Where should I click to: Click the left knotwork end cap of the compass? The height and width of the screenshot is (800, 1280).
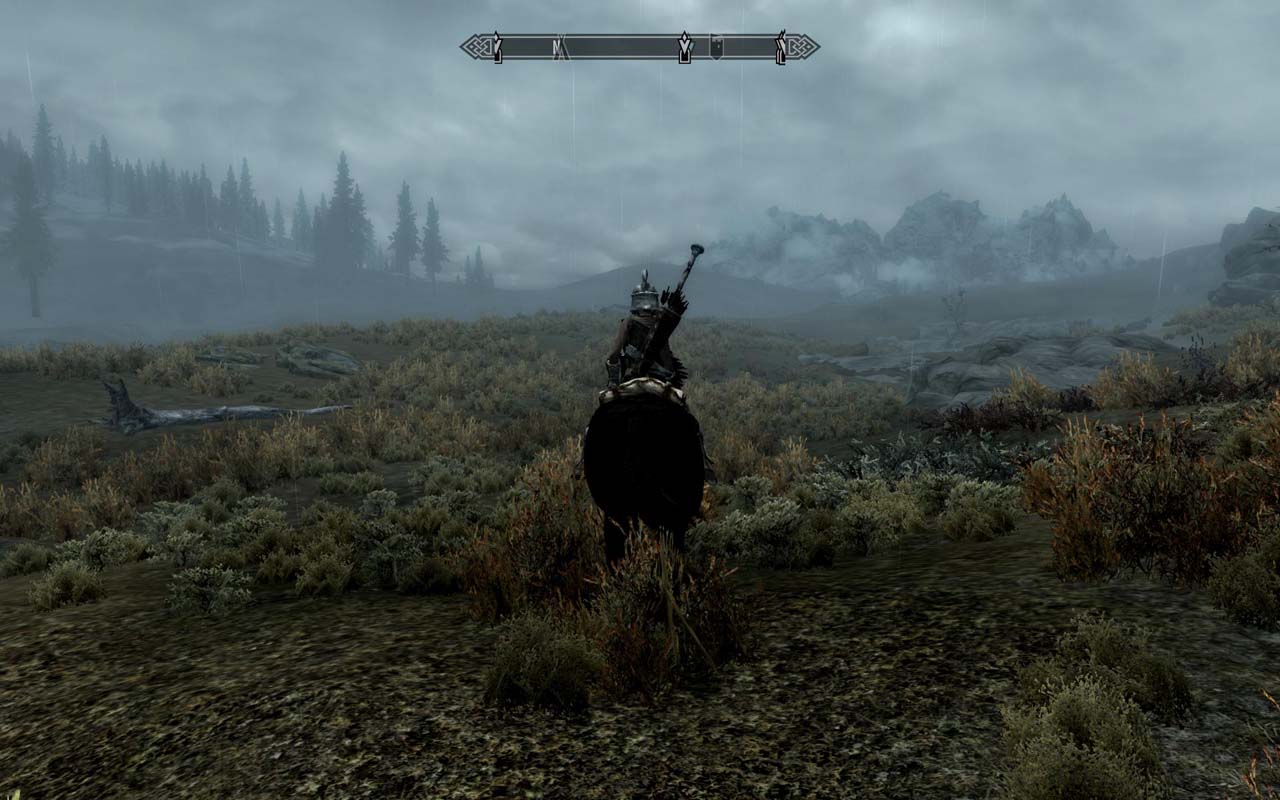(475, 45)
